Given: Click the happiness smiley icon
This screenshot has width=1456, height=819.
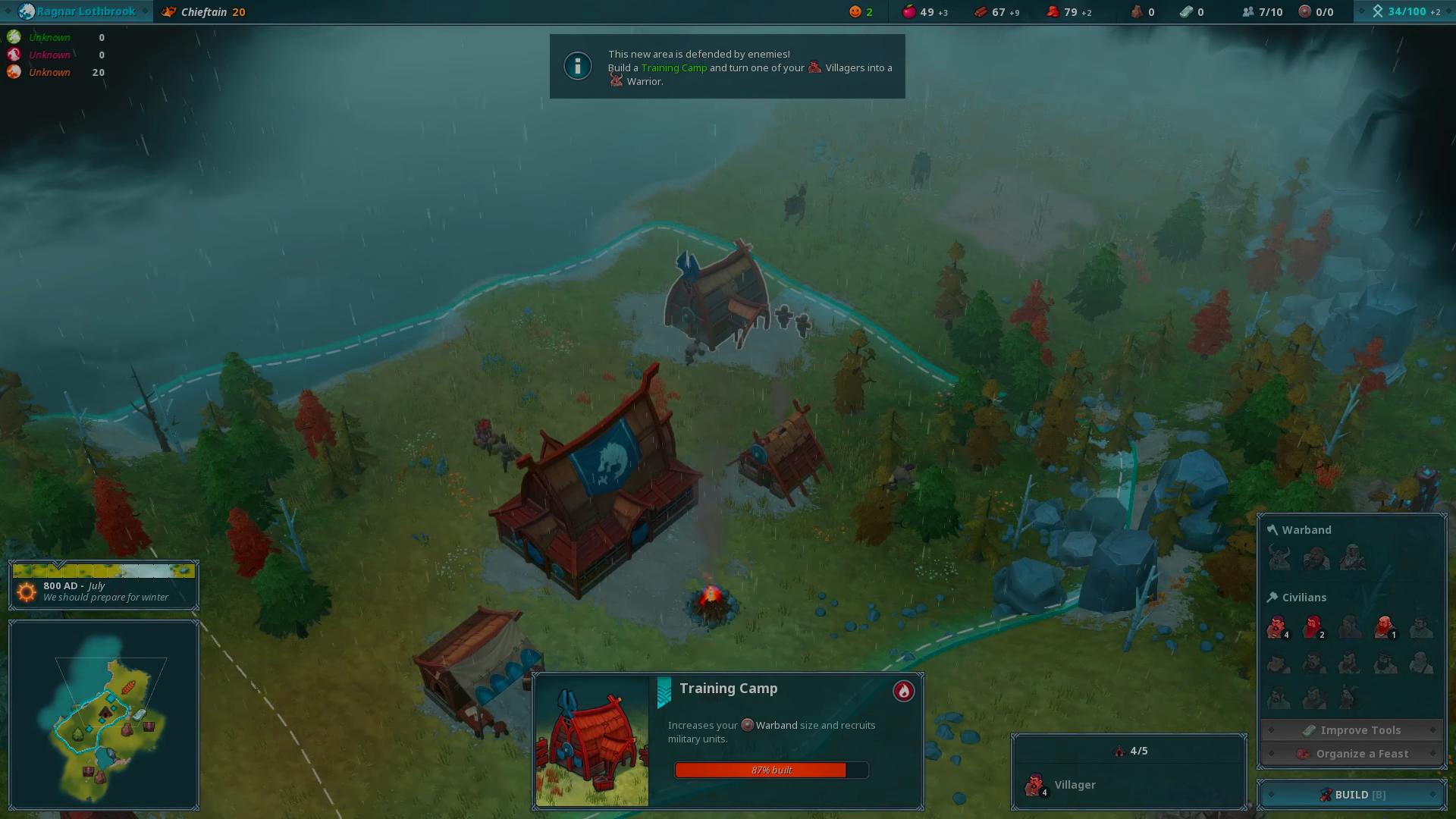Looking at the screenshot, I should [855, 11].
